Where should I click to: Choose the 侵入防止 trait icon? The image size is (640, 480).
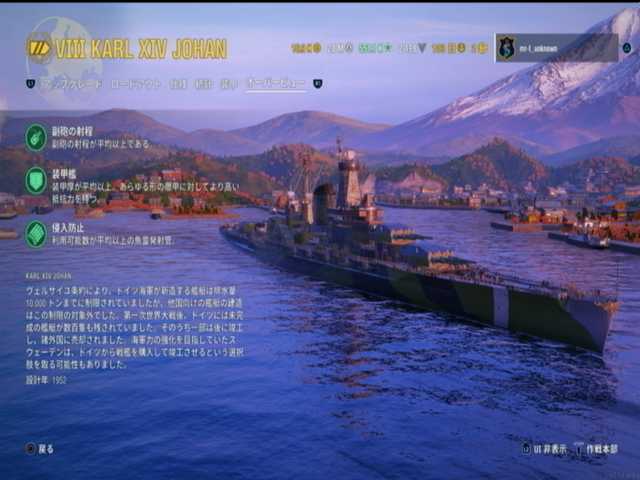(36, 234)
